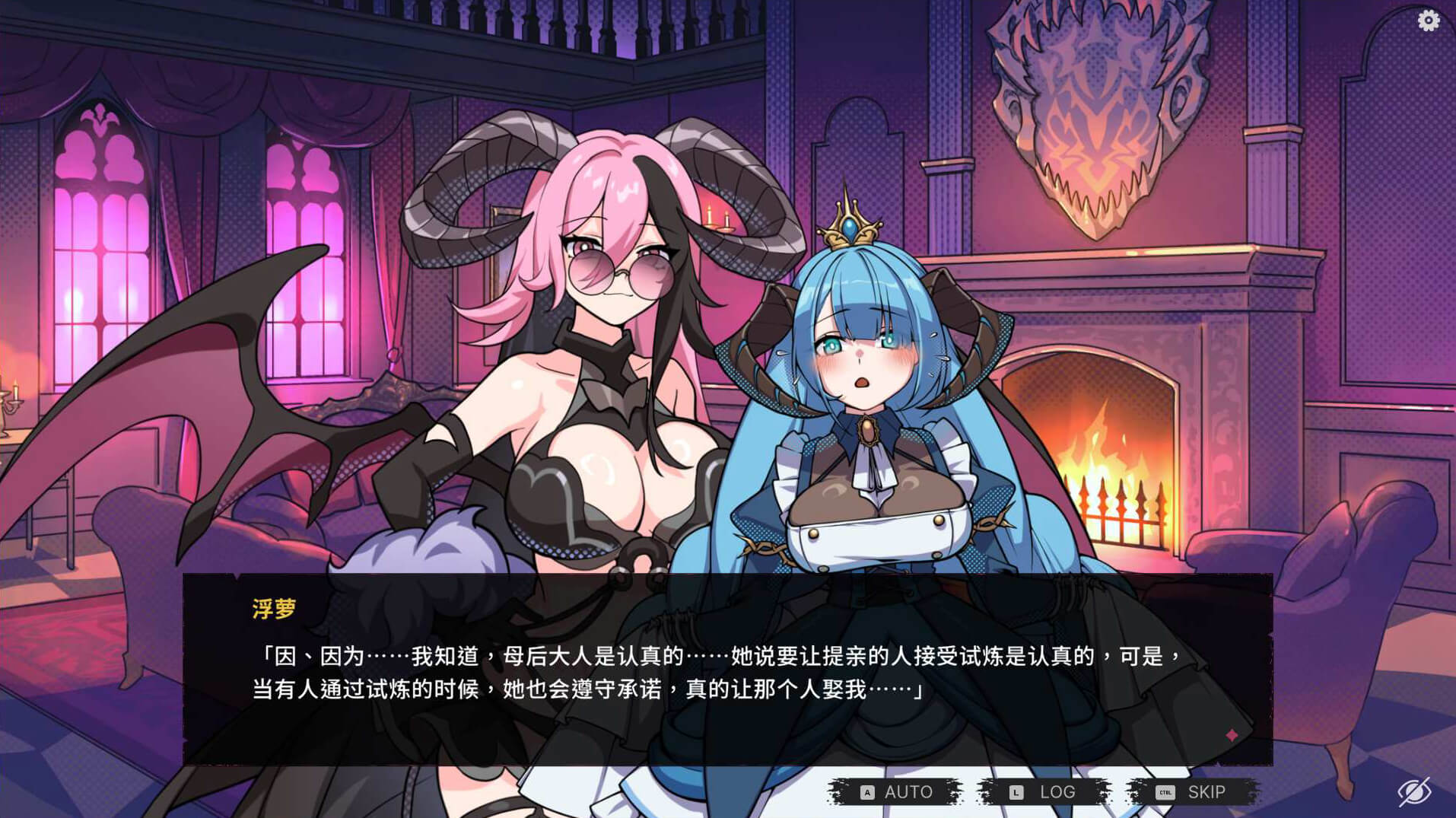Open the dialogue LOG
The height and width of the screenshot is (818, 1456).
[1043, 792]
